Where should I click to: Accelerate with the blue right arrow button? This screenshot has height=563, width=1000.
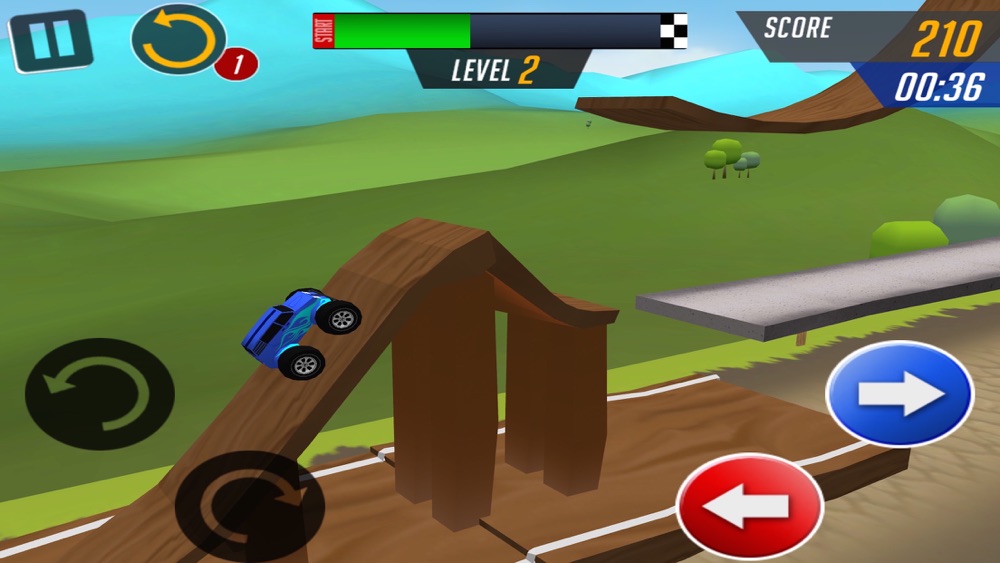(899, 394)
